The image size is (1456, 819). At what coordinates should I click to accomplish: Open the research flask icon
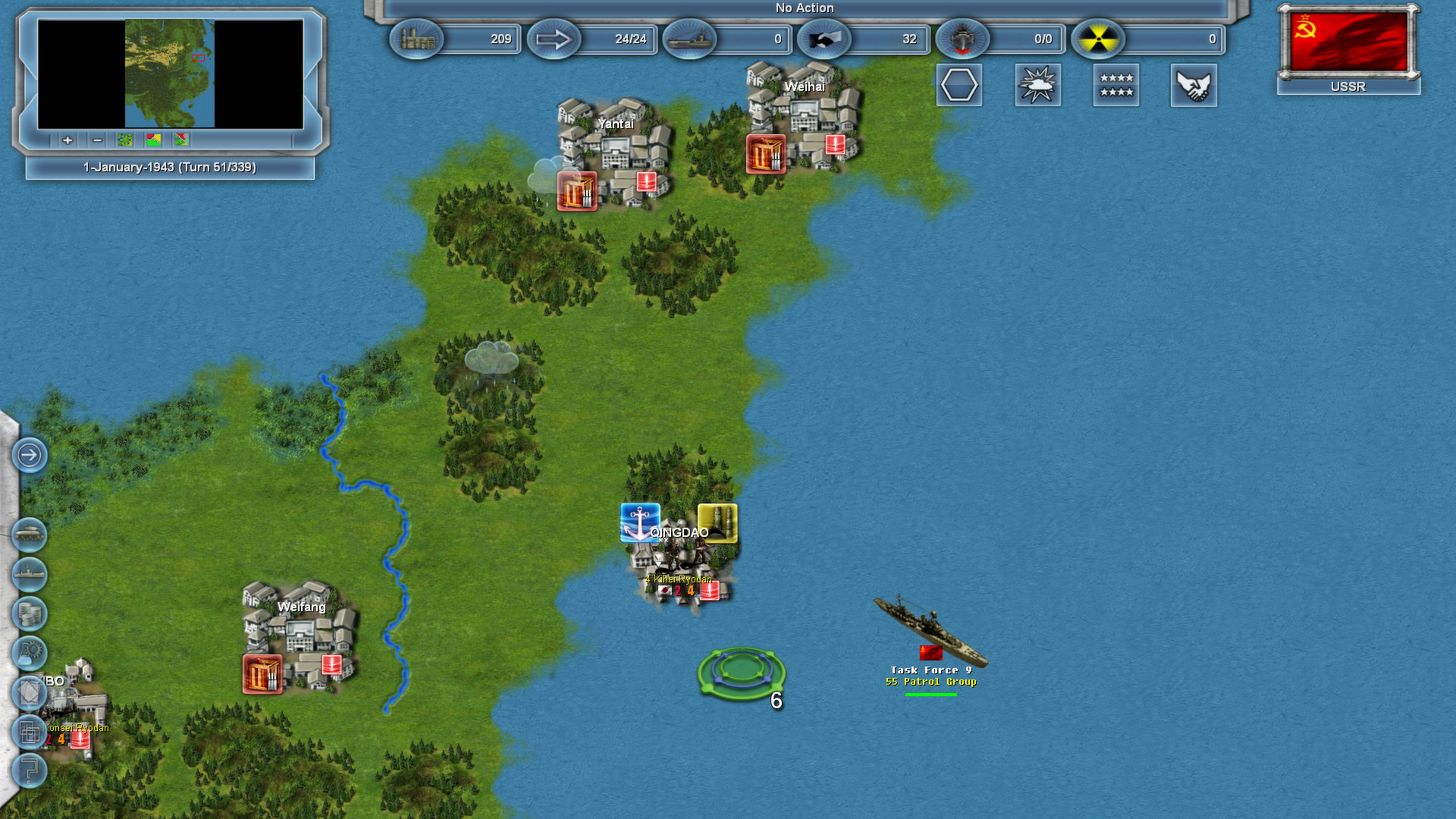(x=30, y=652)
